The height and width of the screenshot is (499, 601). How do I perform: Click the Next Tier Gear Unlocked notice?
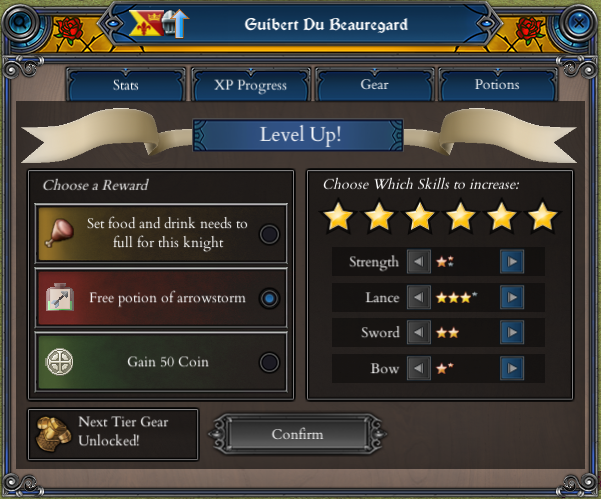113,434
